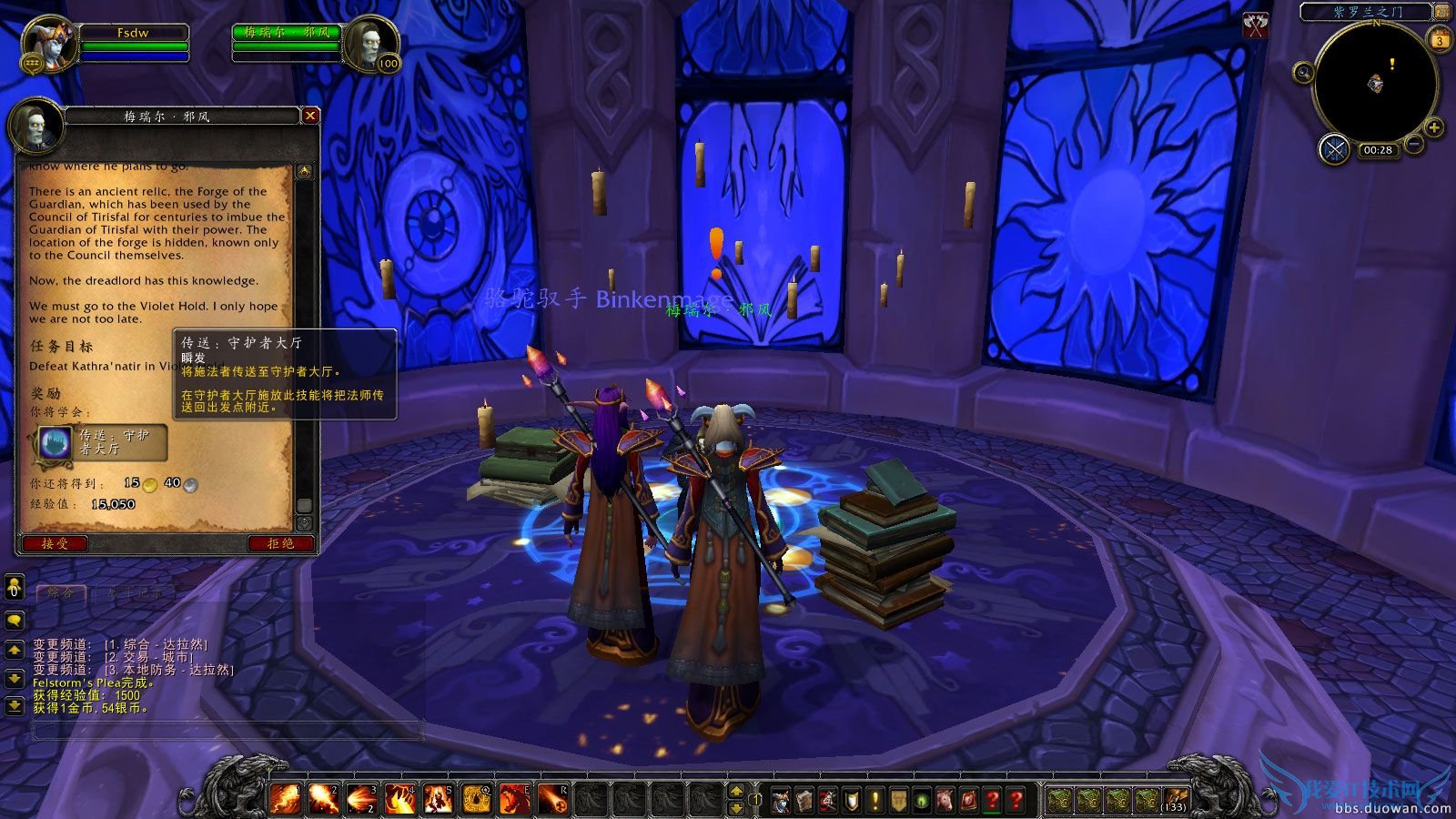Toggle the social friends icon beside the chat frame
The width and height of the screenshot is (1456, 819).
14,587
